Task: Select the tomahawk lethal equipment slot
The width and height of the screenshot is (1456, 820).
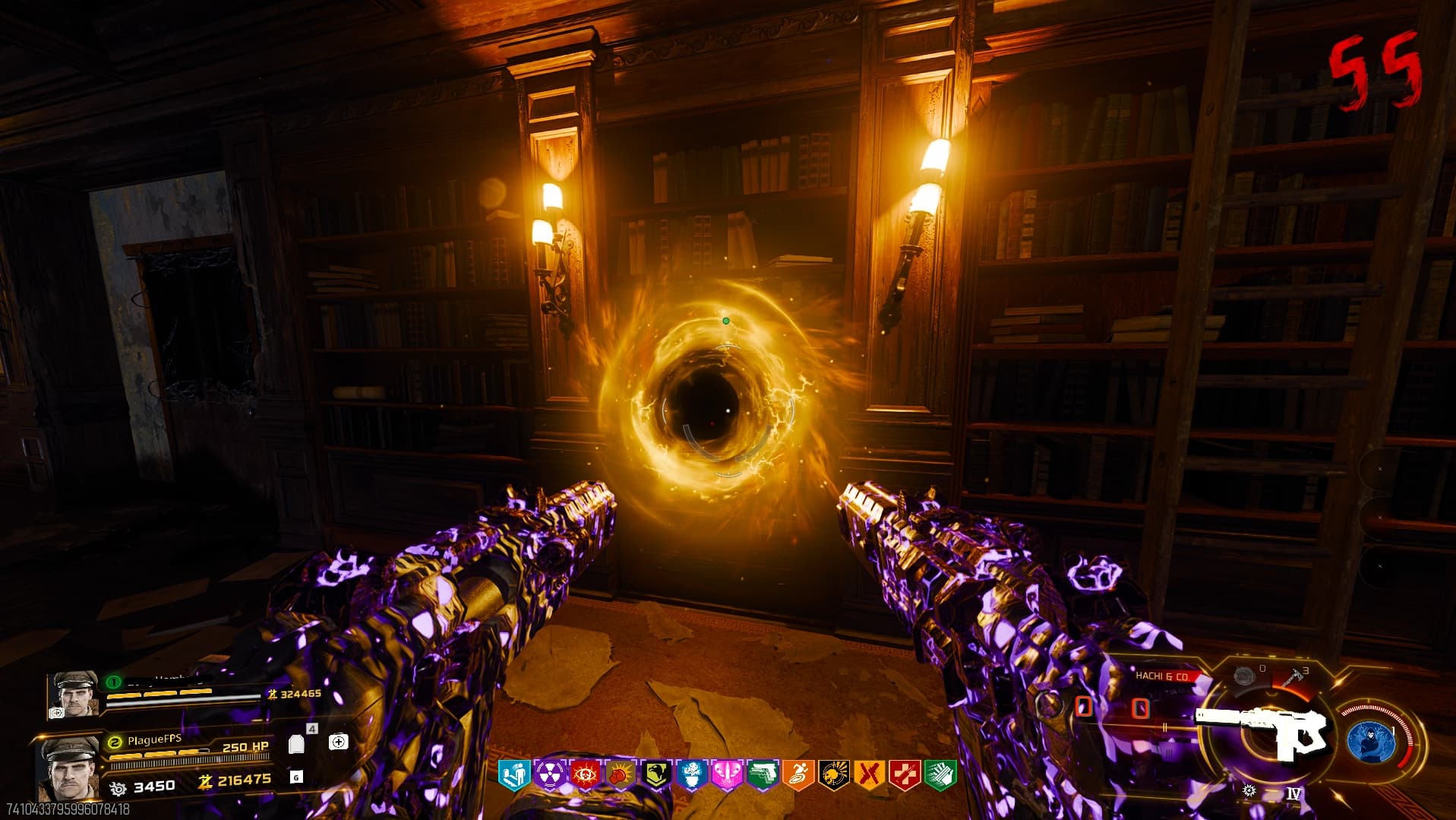Action: tap(1293, 676)
